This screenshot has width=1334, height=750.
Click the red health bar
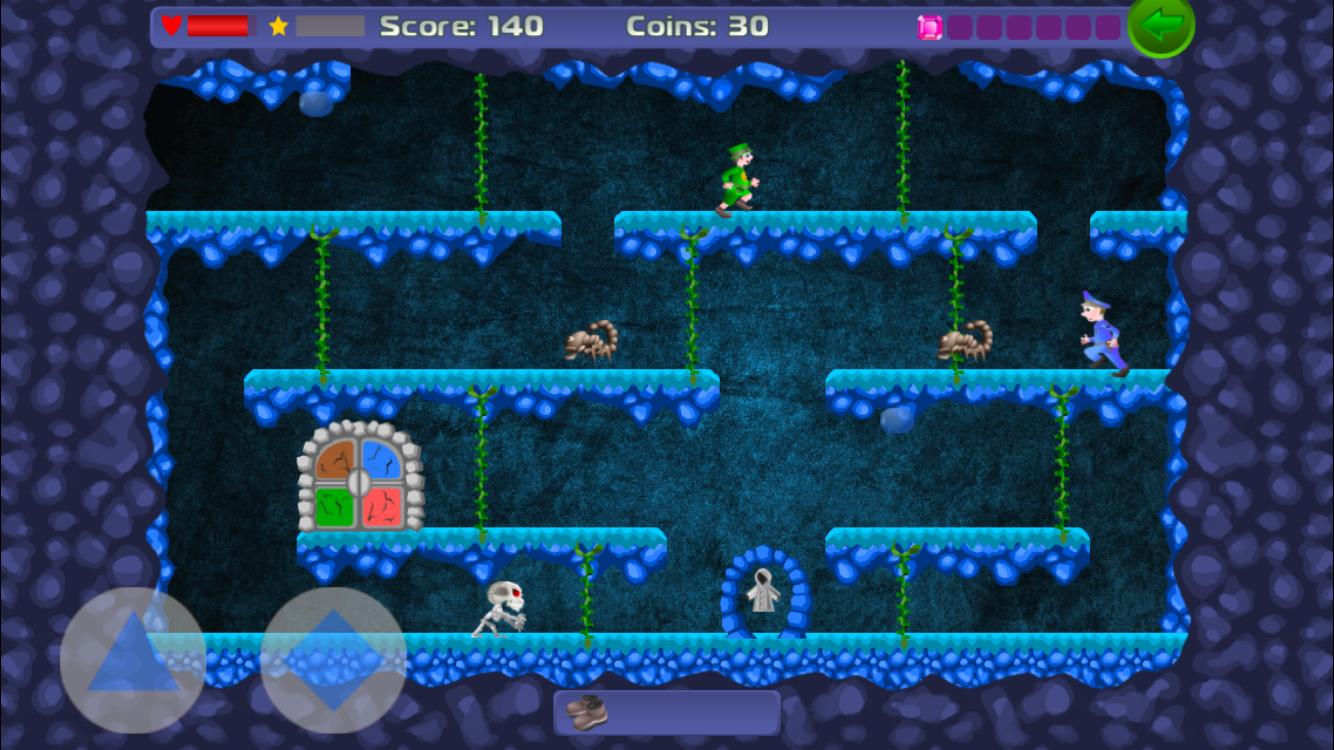click(x=218, y=26)
